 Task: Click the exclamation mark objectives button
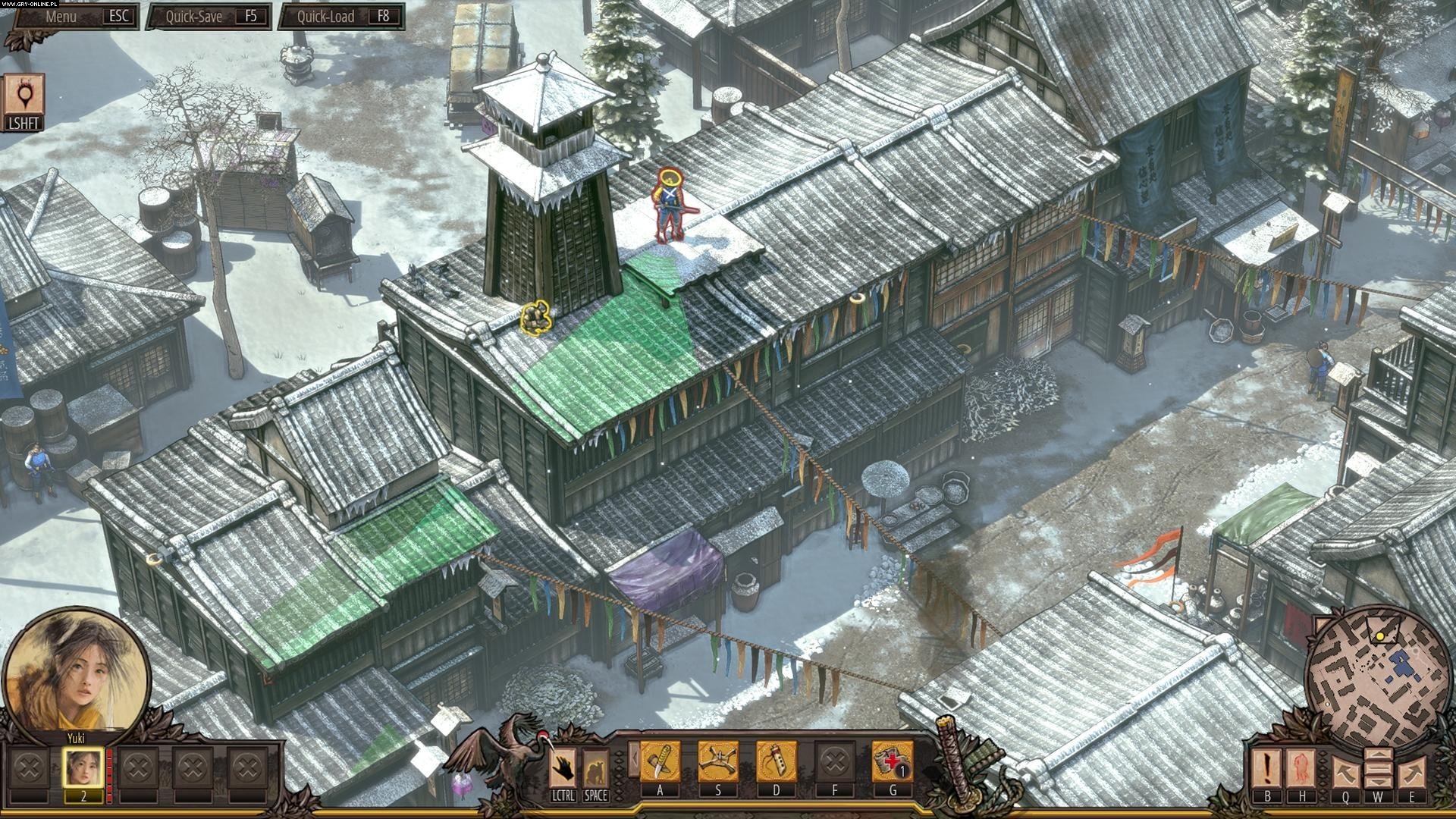(1266, 767)
